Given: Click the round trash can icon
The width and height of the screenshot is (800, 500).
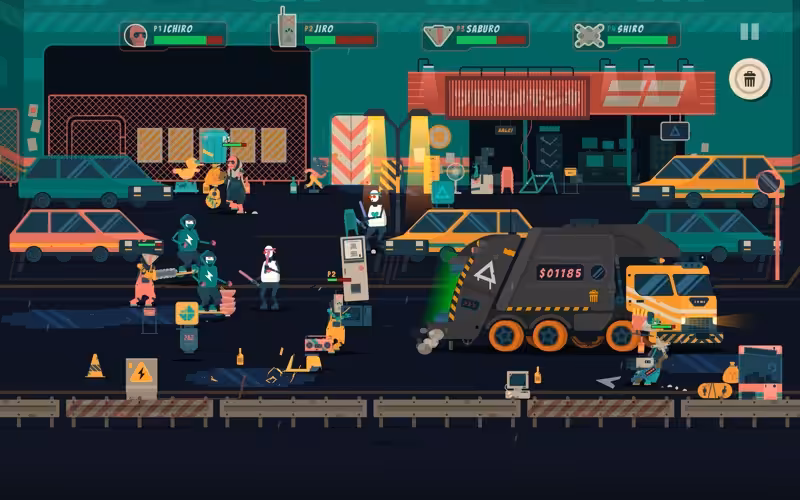Looking at the screenshot, I should pos(749,79).
